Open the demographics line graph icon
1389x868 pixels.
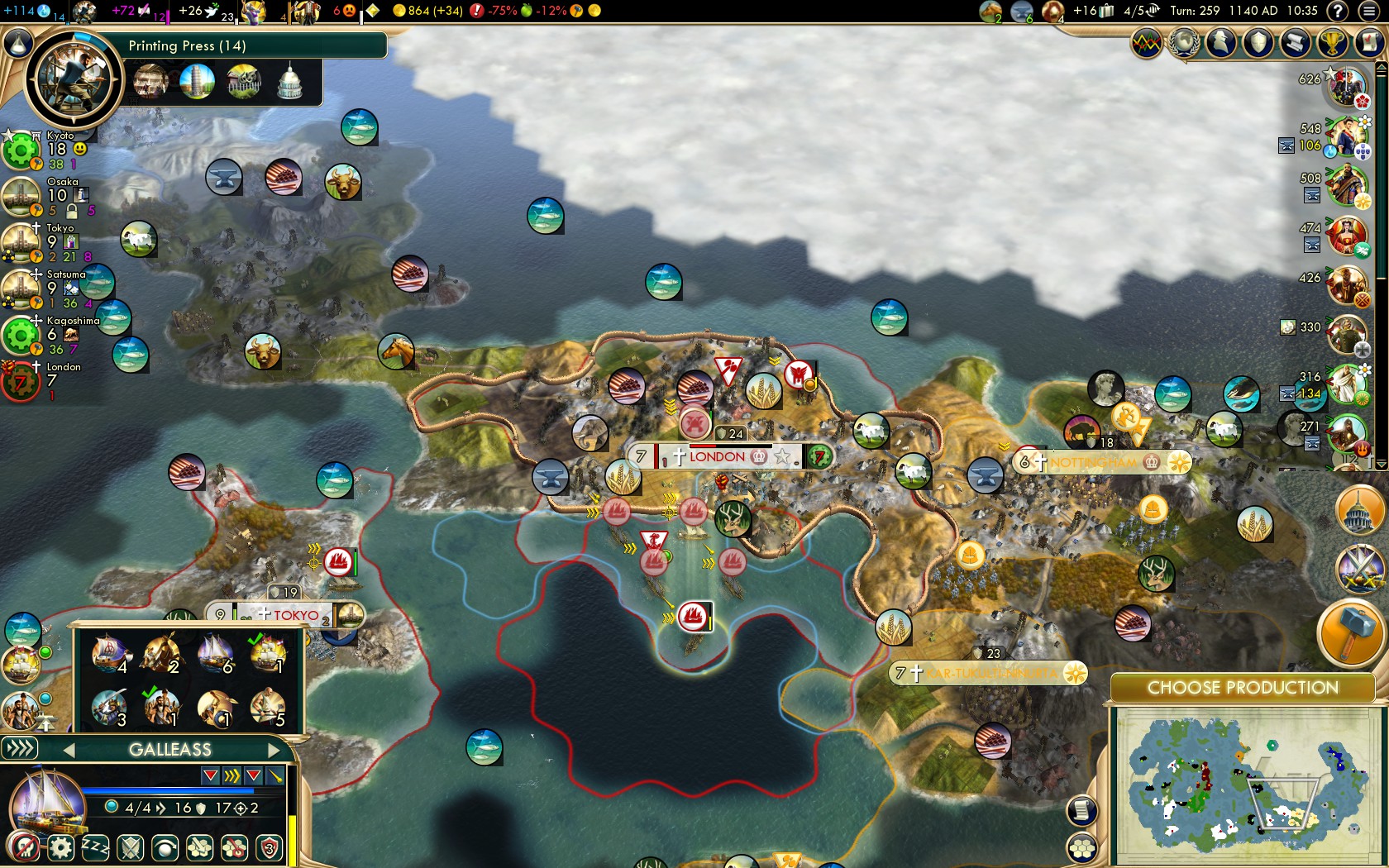point(1147,43)
